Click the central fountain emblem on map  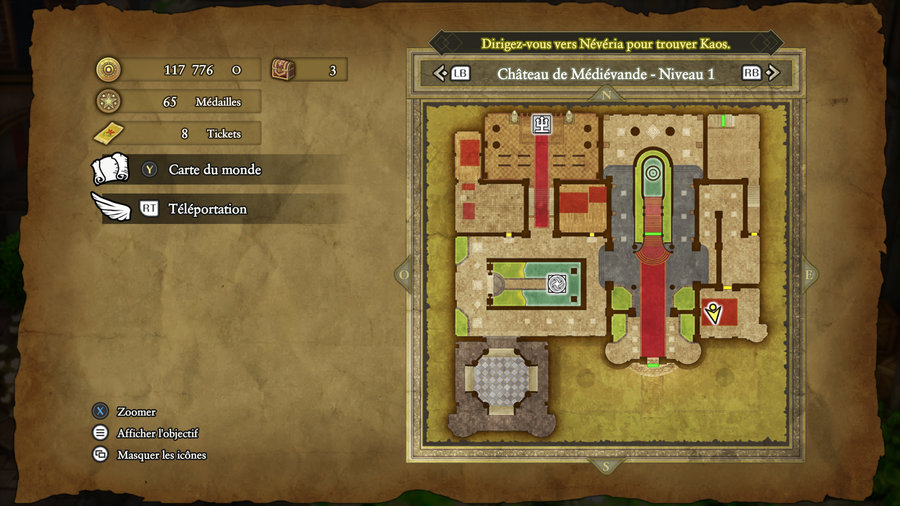553,283
